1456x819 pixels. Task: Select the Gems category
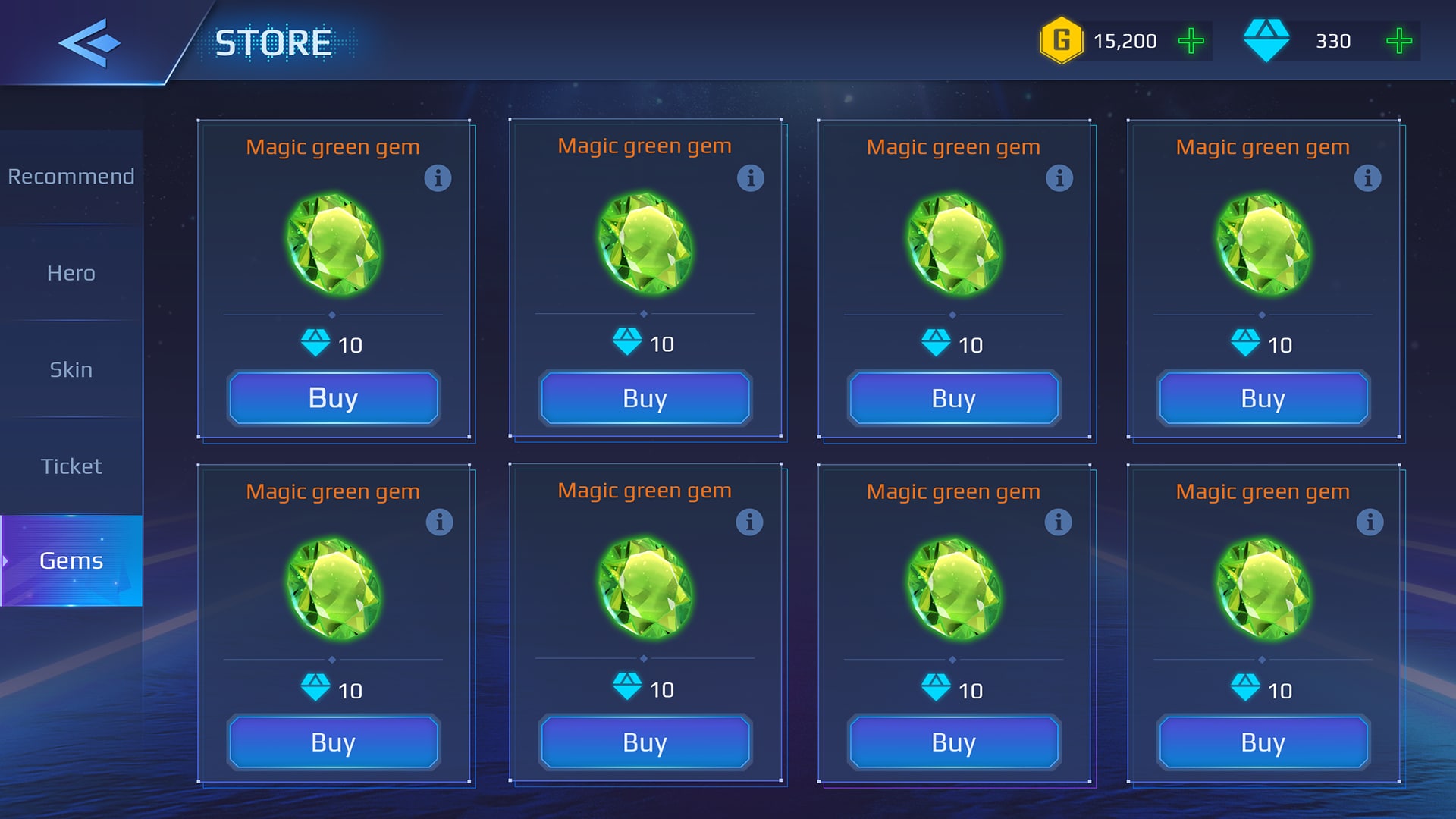tap(71, 561)
